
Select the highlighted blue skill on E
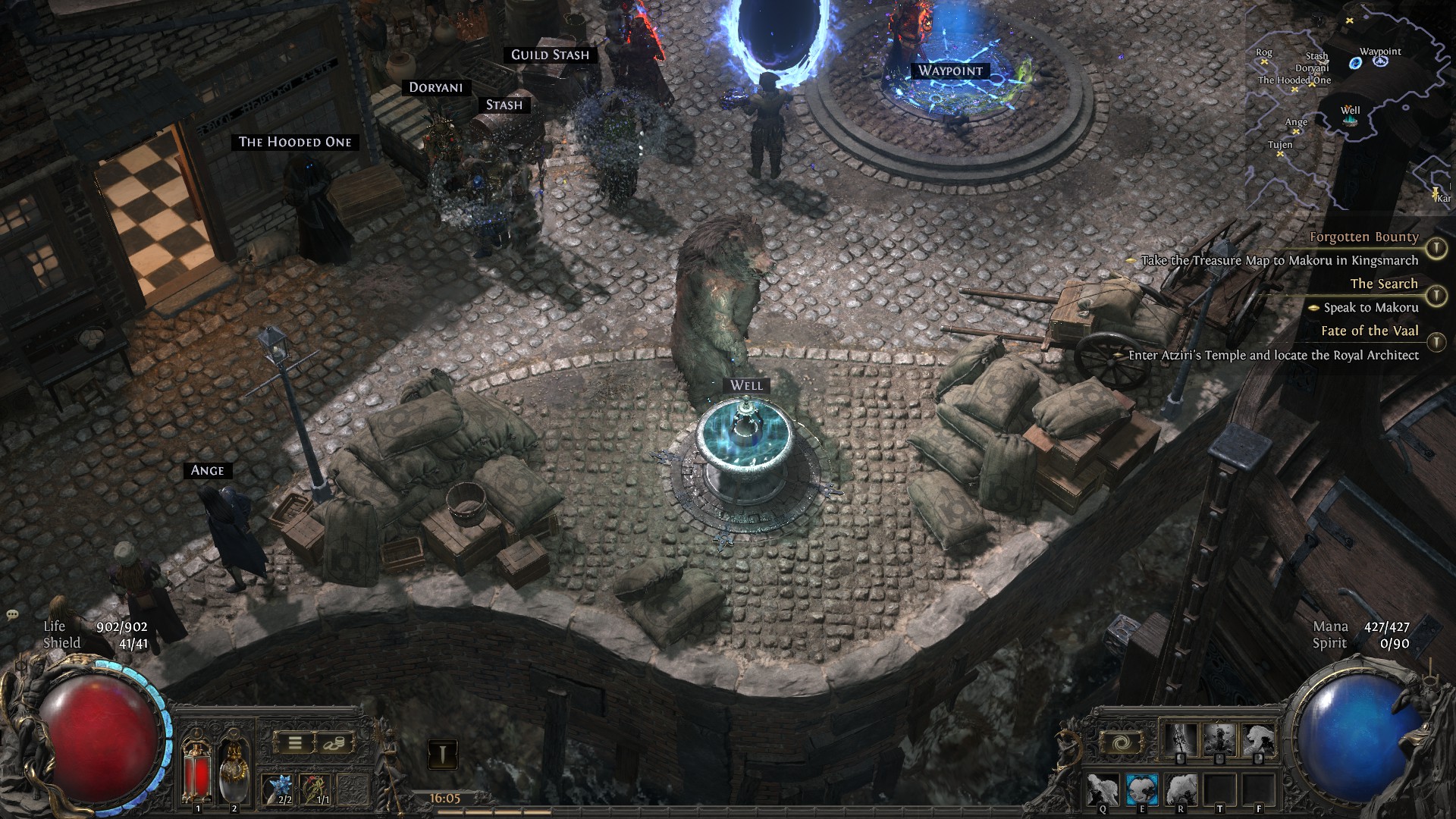tap(1141, 789)
